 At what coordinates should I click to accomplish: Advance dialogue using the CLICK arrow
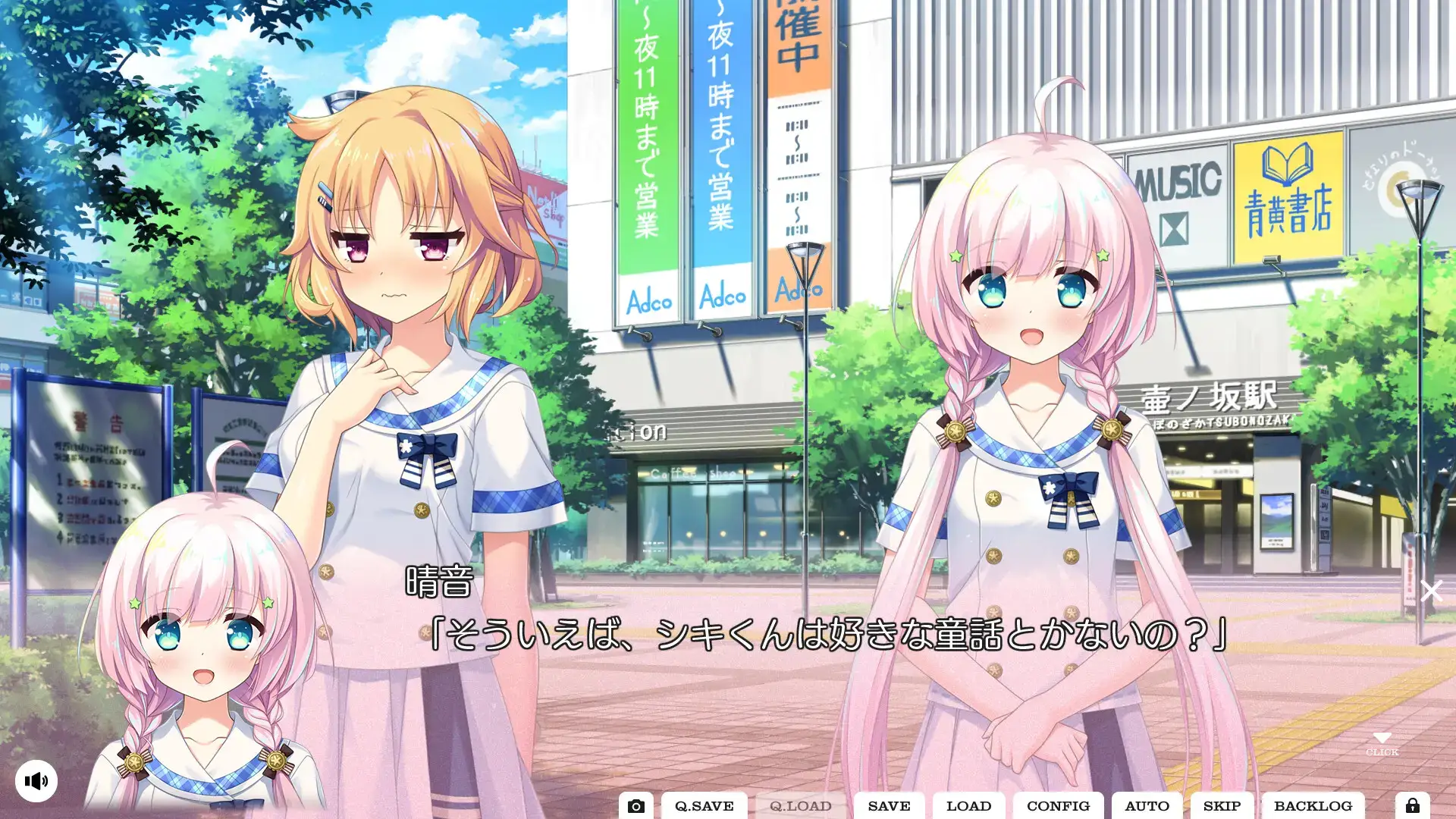click(1383, 739)
